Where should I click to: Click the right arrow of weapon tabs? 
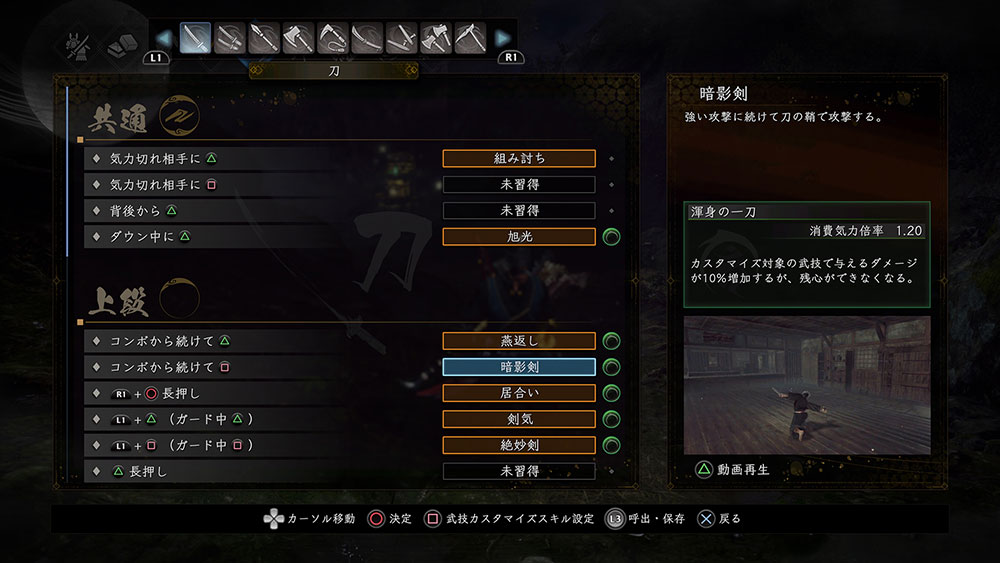504,39
